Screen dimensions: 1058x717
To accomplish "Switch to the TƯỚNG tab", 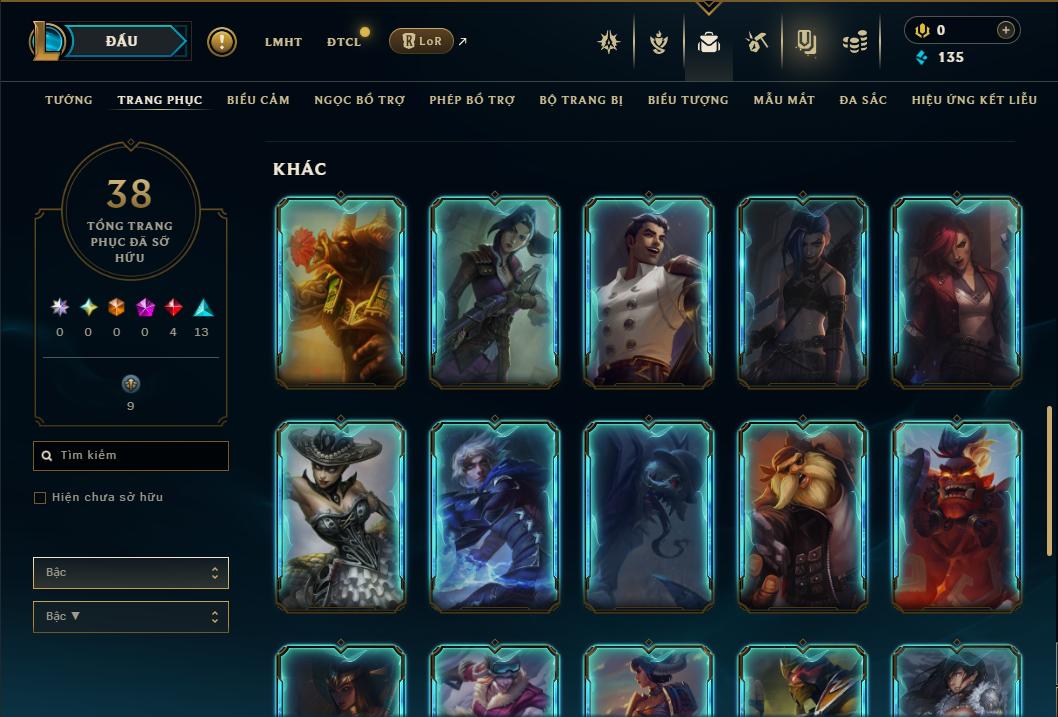I will coord(69,100).
